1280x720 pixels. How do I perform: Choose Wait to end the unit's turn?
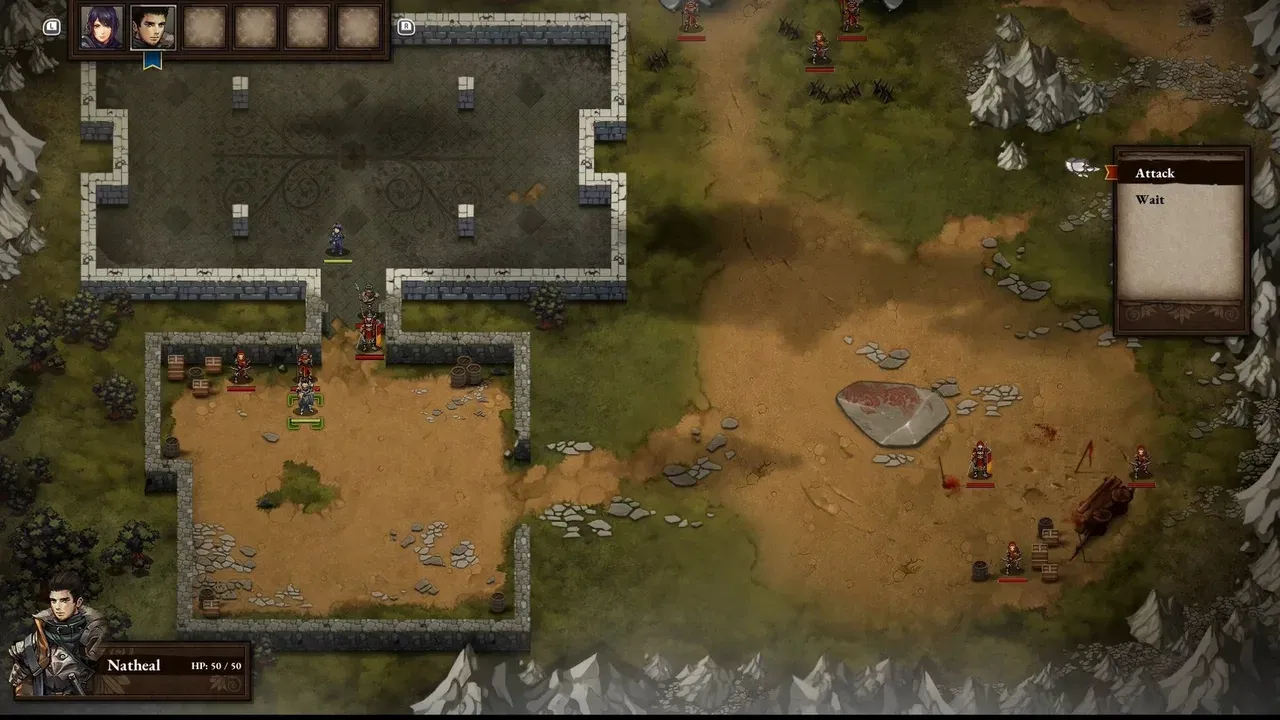pos(1148,200)
